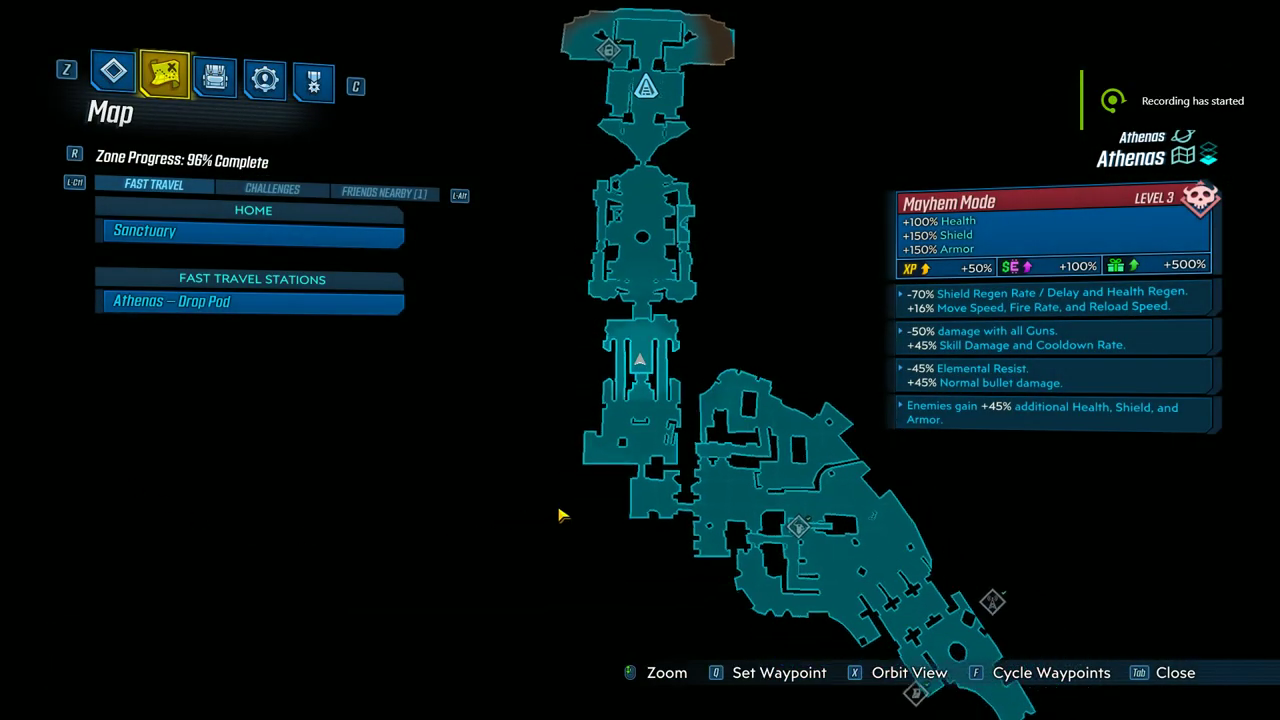
Task: Switch to the Skills gear tab
Action: coord(265,79)
